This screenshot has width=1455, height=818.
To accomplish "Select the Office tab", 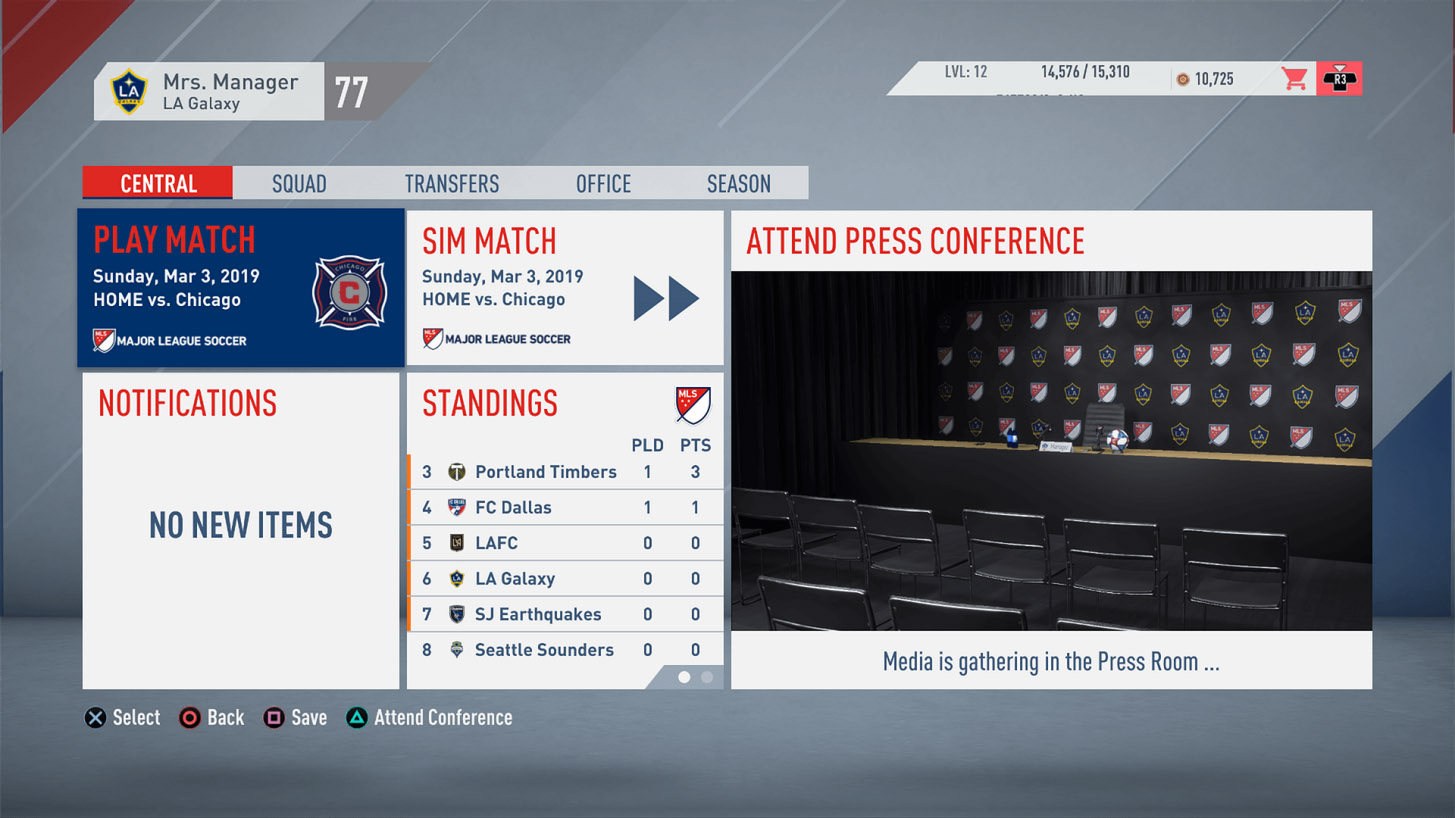I will [x=603, y=184].
